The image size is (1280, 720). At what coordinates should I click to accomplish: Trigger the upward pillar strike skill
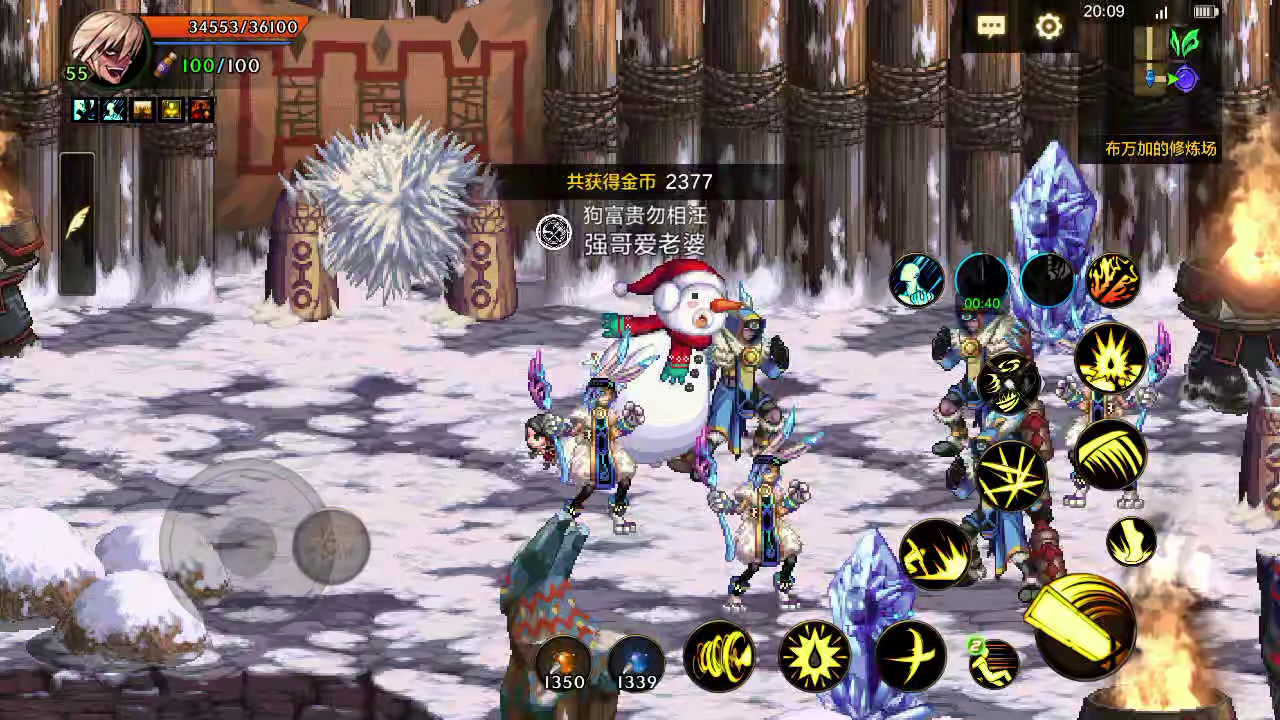pos(1131,541)
